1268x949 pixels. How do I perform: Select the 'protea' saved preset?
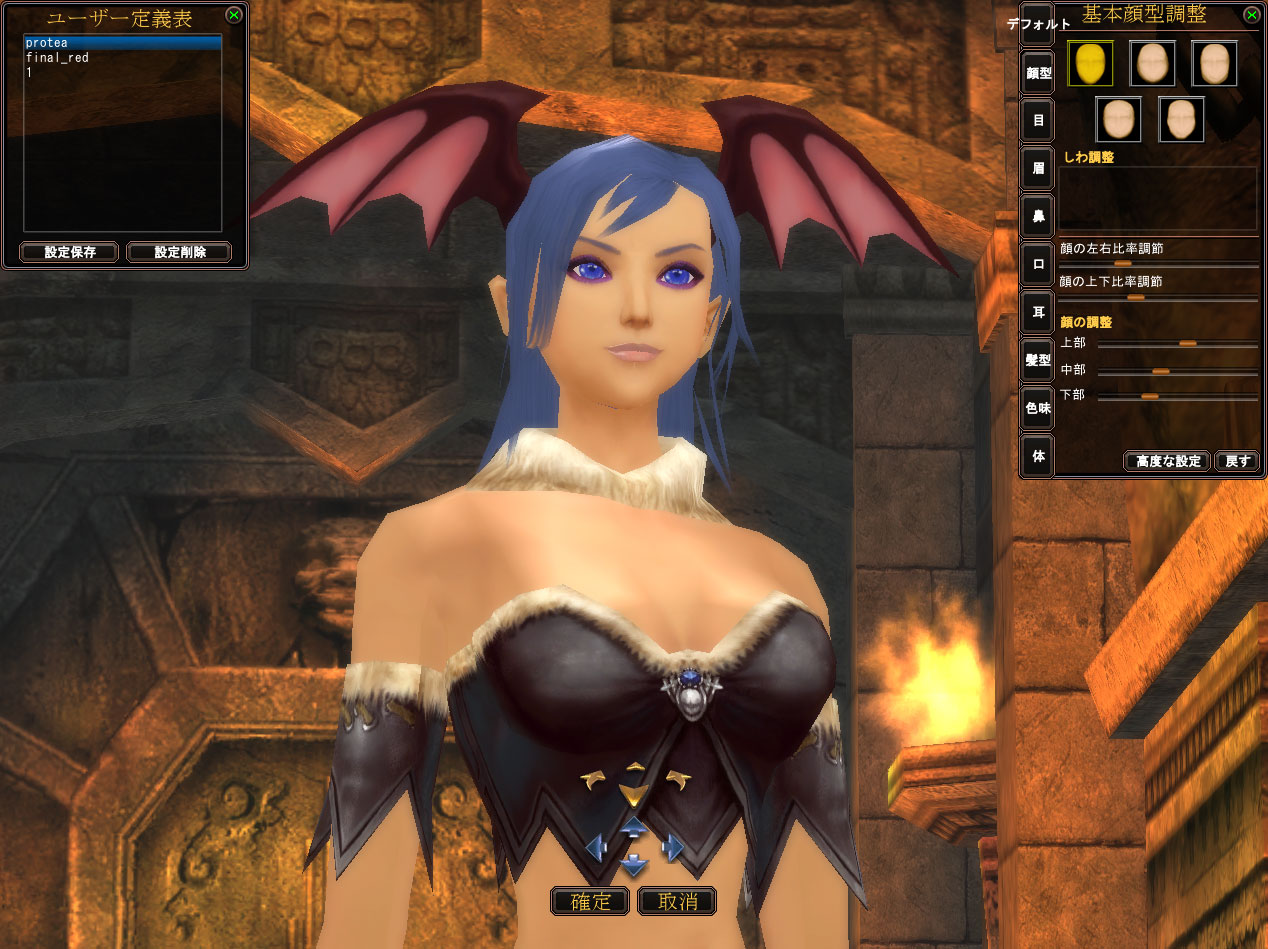(x=122, y=43)
